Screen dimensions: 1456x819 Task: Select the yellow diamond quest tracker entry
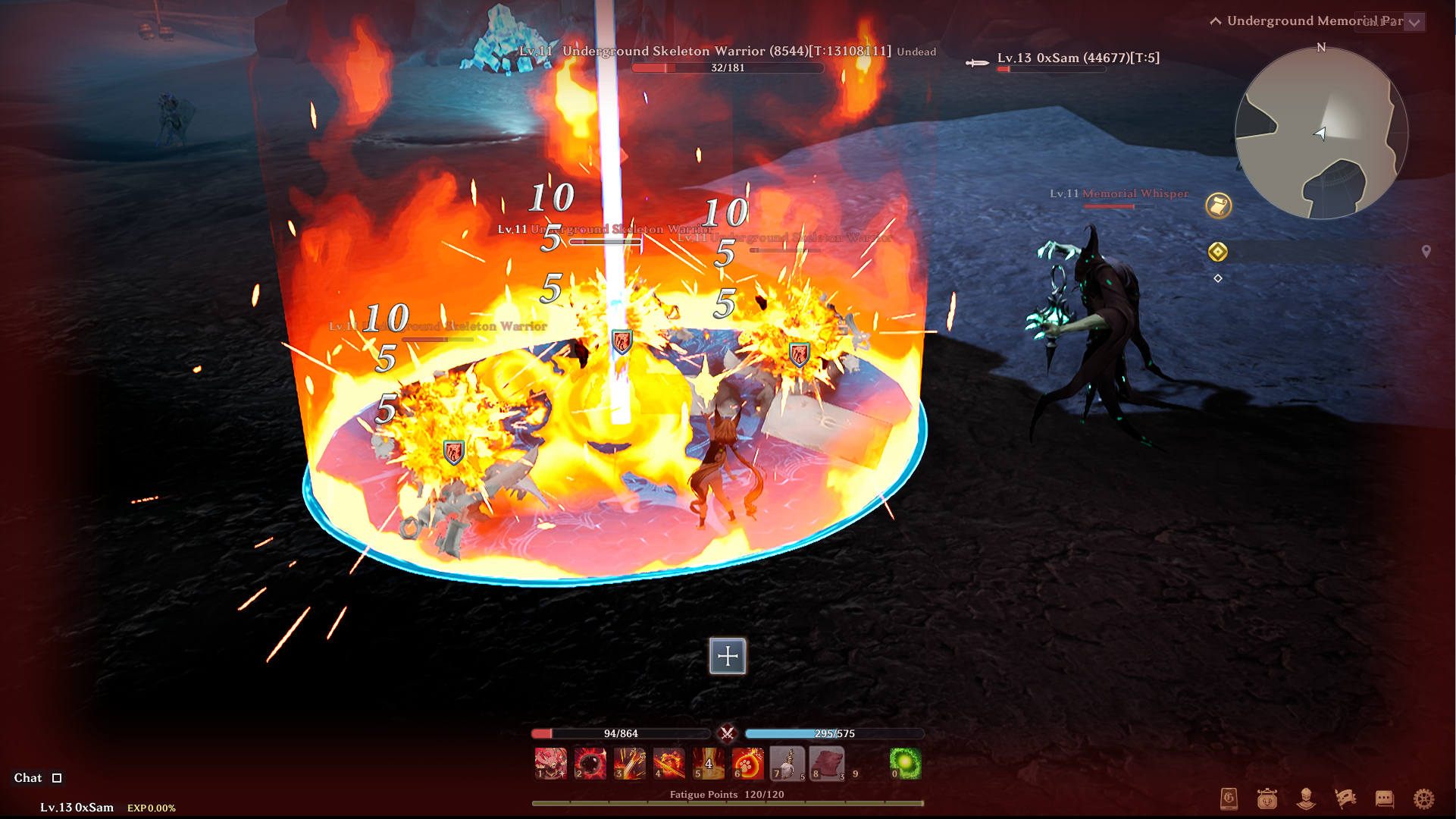click(1218, 252)
